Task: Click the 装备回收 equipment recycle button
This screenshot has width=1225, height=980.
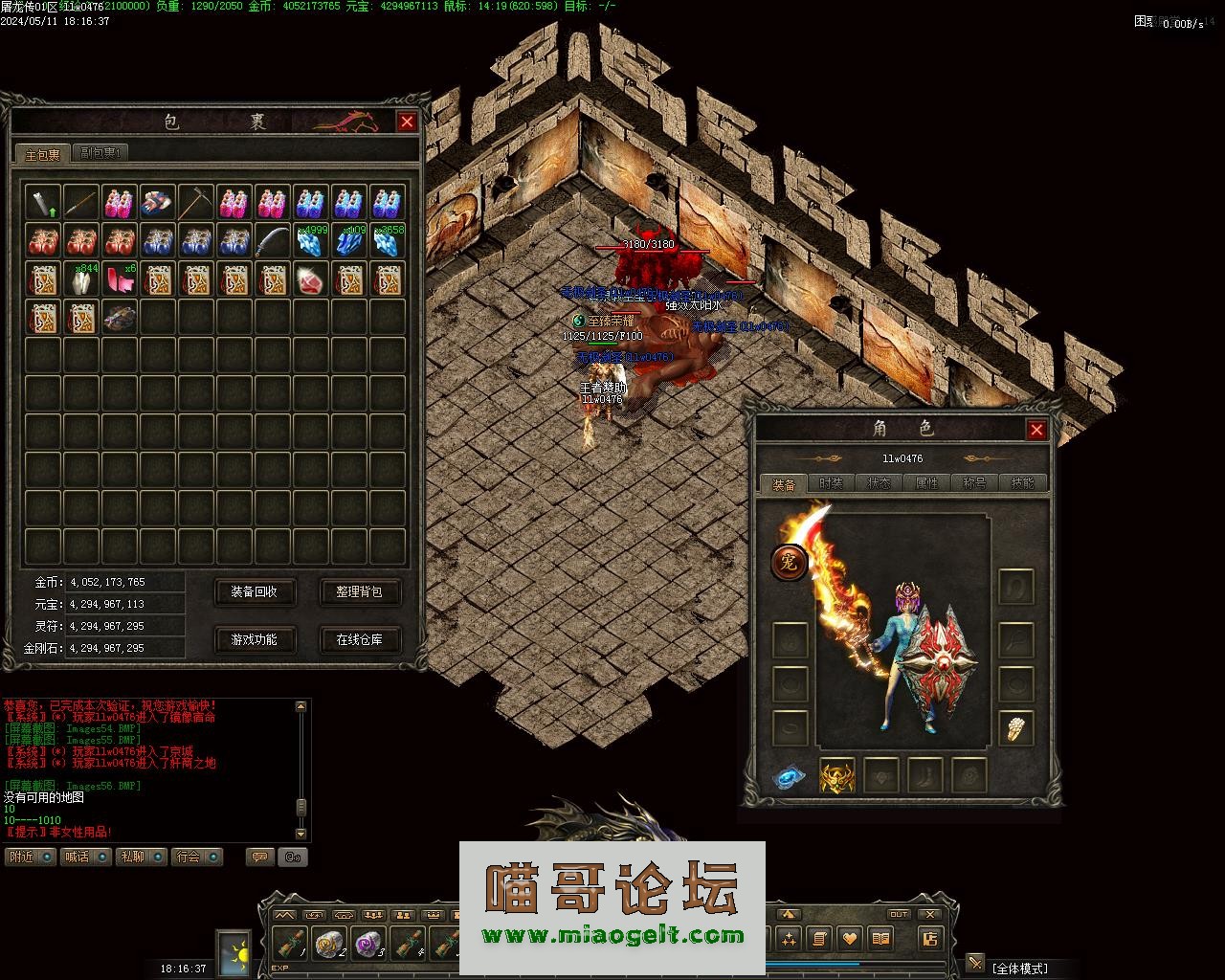Action: (254, 592)
